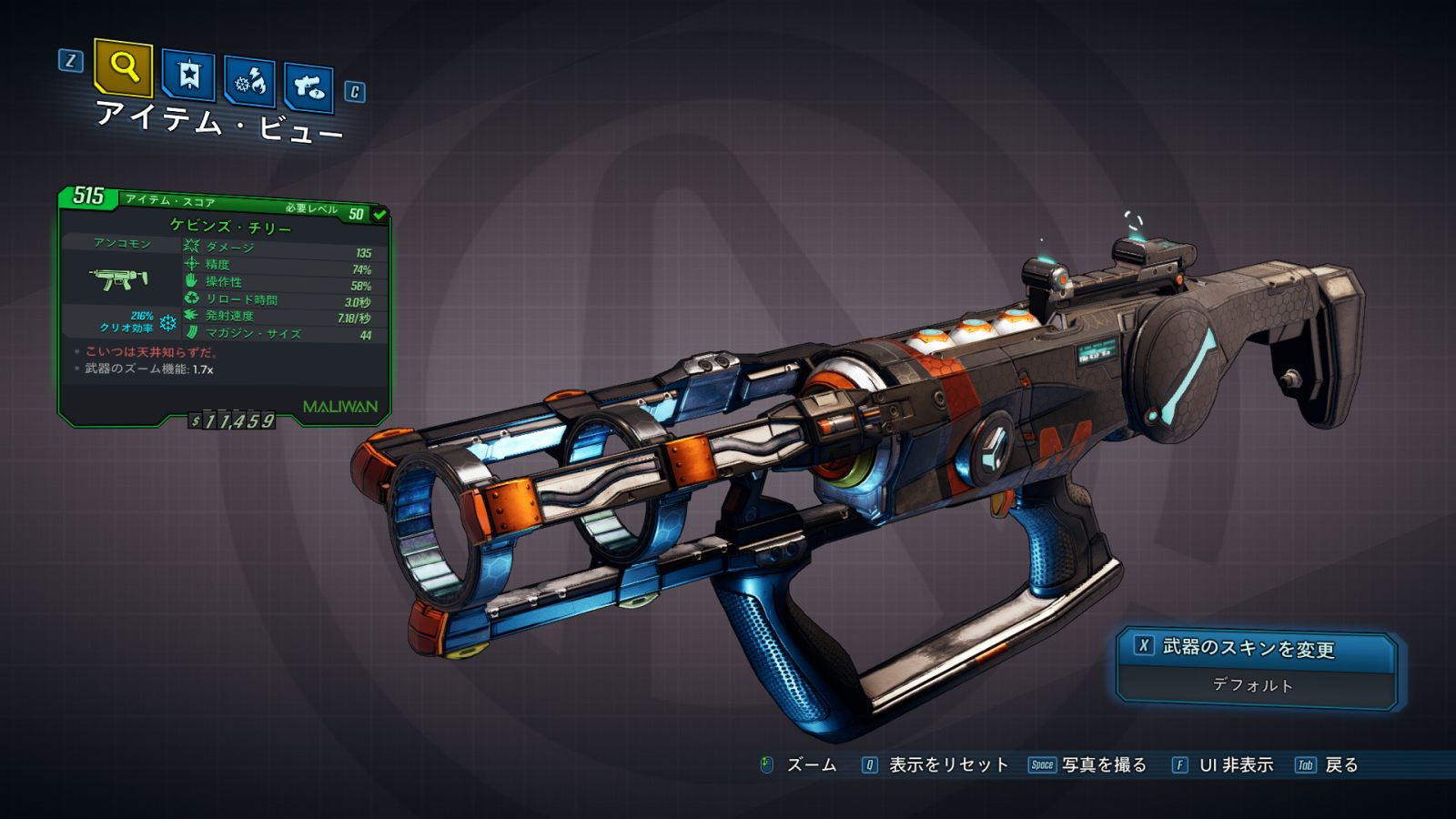Switch to the weapon parts tab
This screenshot has height=819, width=1456.
point(308,88)
